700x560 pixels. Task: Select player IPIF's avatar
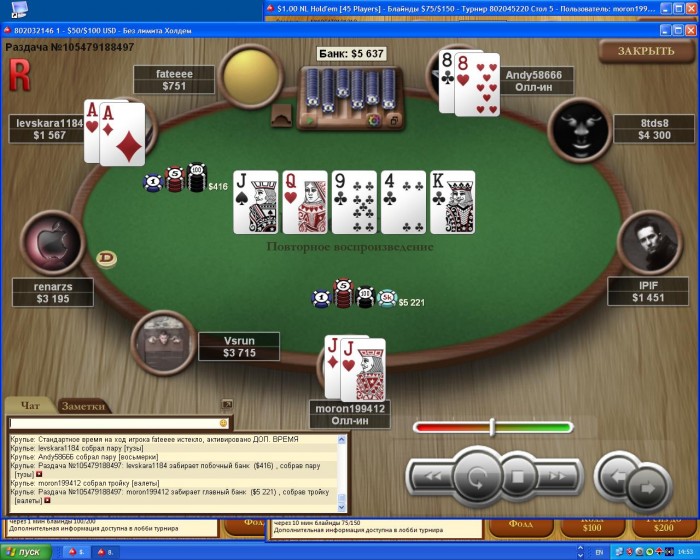tap(647, 243)
